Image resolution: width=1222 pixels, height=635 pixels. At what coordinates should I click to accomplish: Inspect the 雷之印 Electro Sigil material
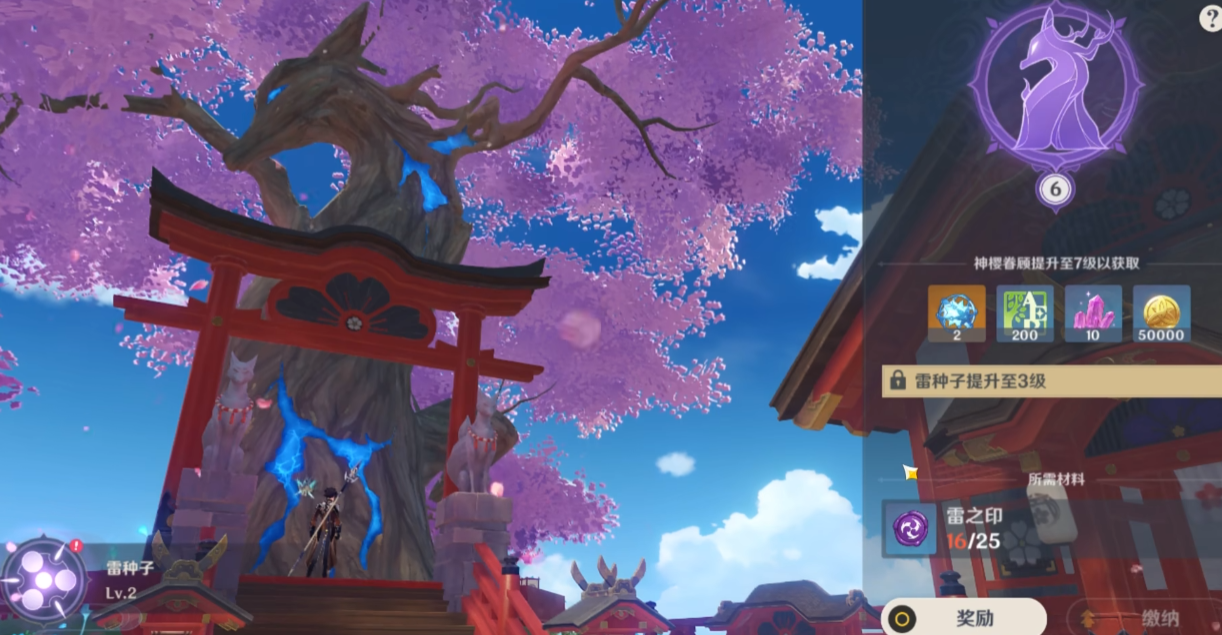point(910,529)
